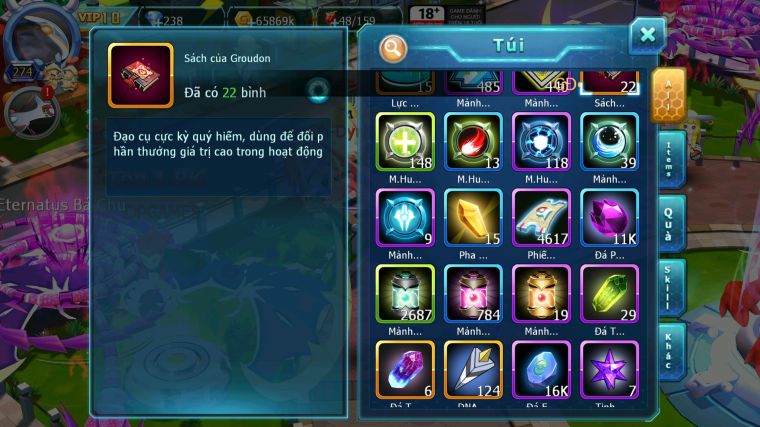Select the purple star item with 7

[x=609, y=370]
